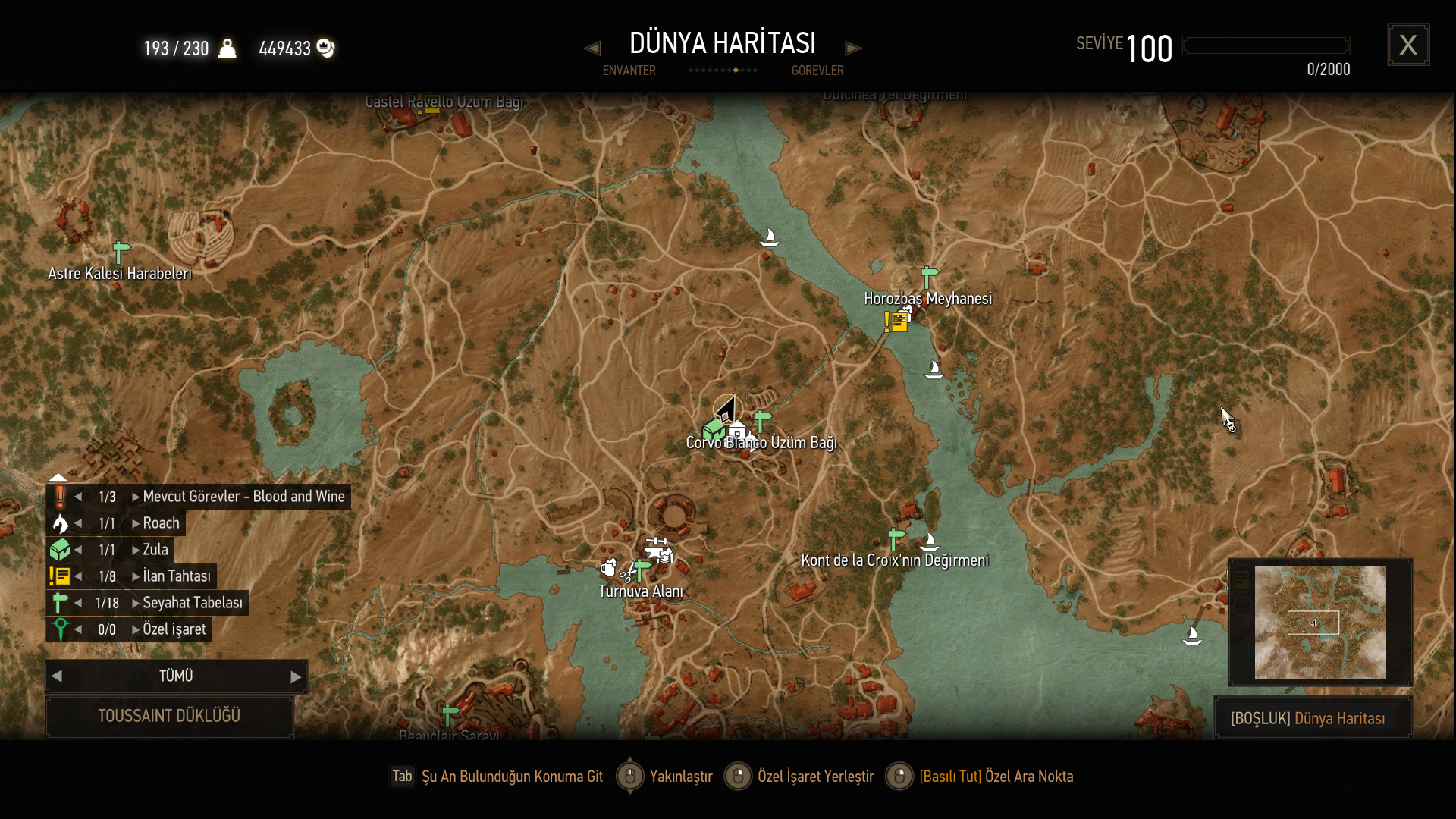The height and width of the screenshot is (819, 1456).
Task: Click the minimap overview thumbnail
Action: tap(1319, 622)
